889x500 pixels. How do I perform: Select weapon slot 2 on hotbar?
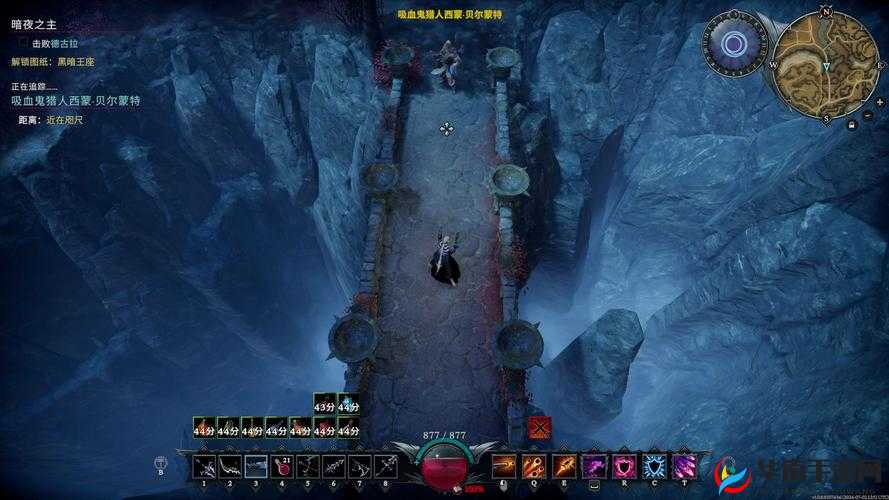pos(231,466)
